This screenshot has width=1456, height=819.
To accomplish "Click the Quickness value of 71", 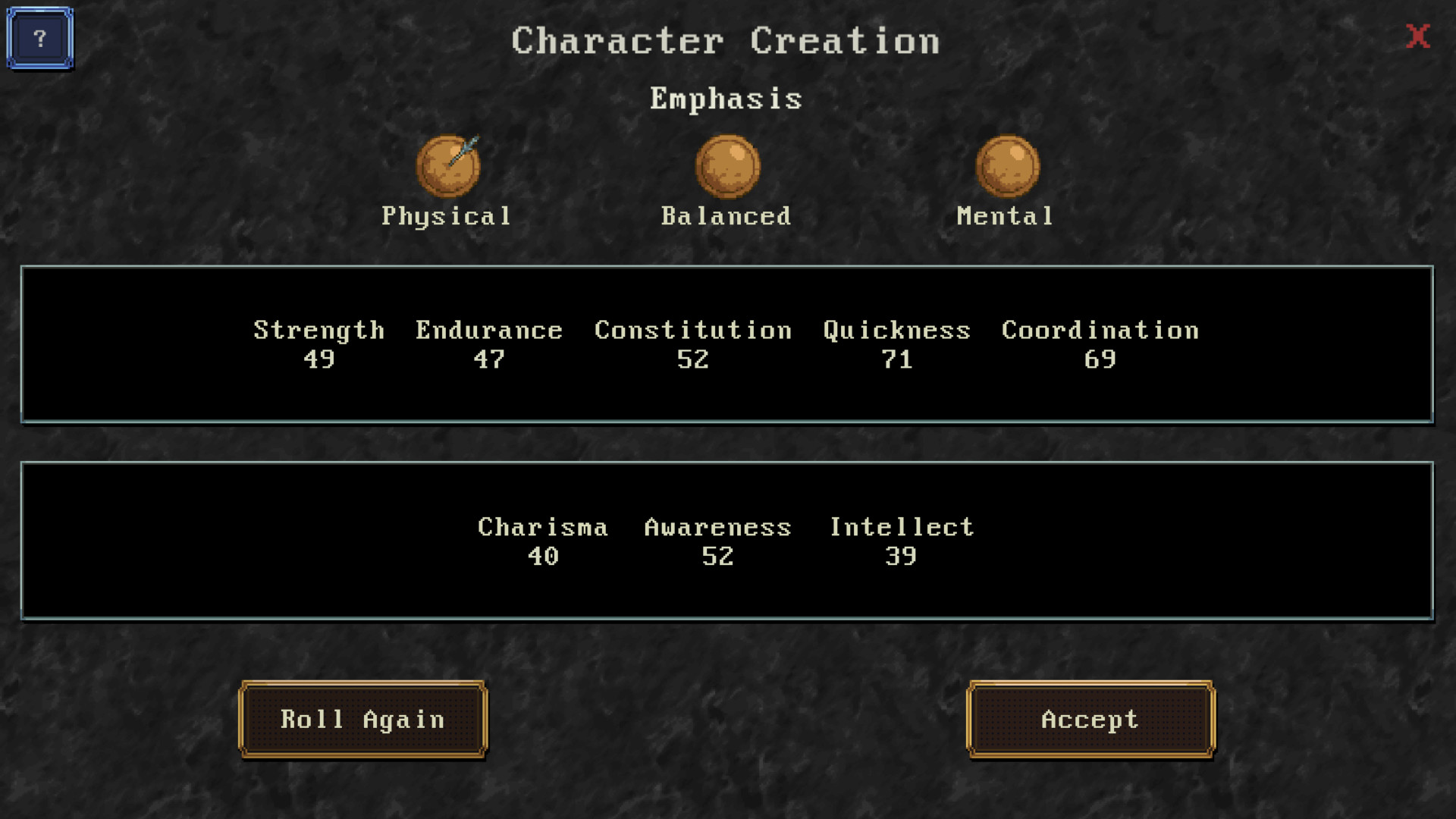I will (898, 360).
